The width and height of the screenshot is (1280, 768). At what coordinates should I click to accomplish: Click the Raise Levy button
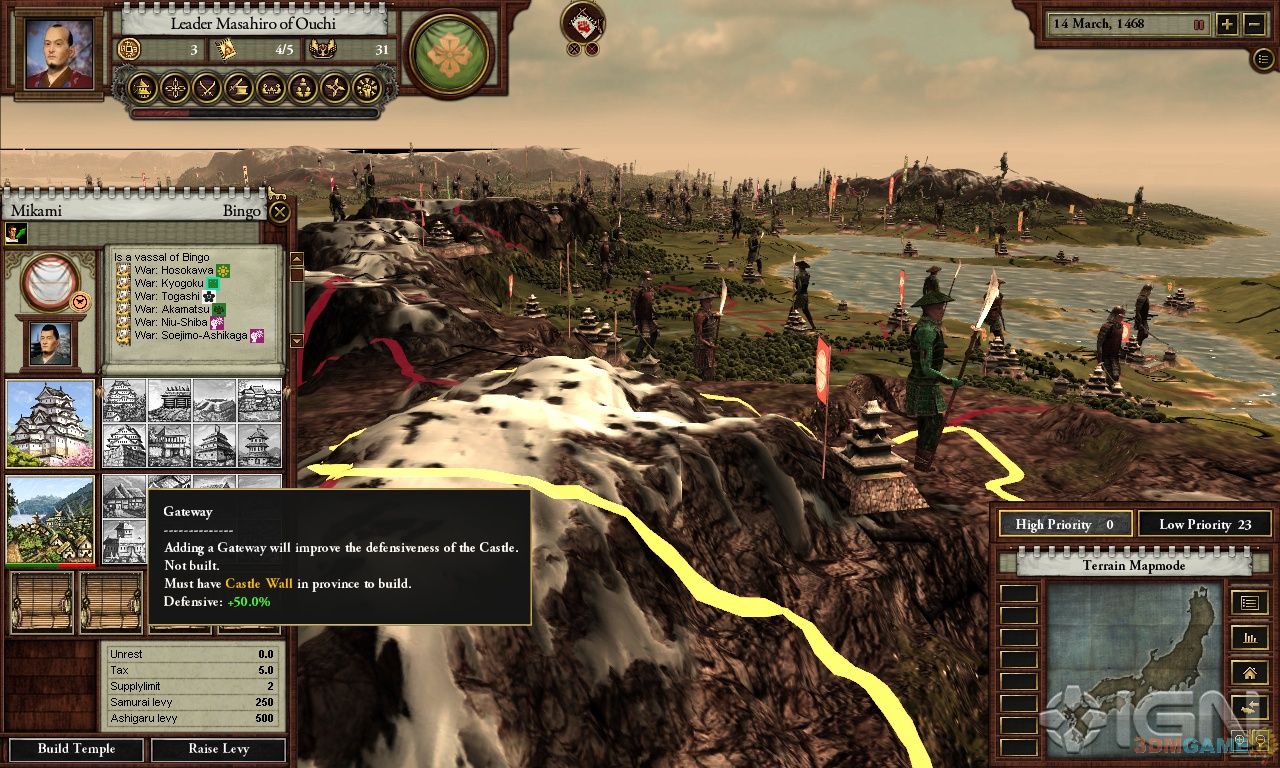[218, 749]
